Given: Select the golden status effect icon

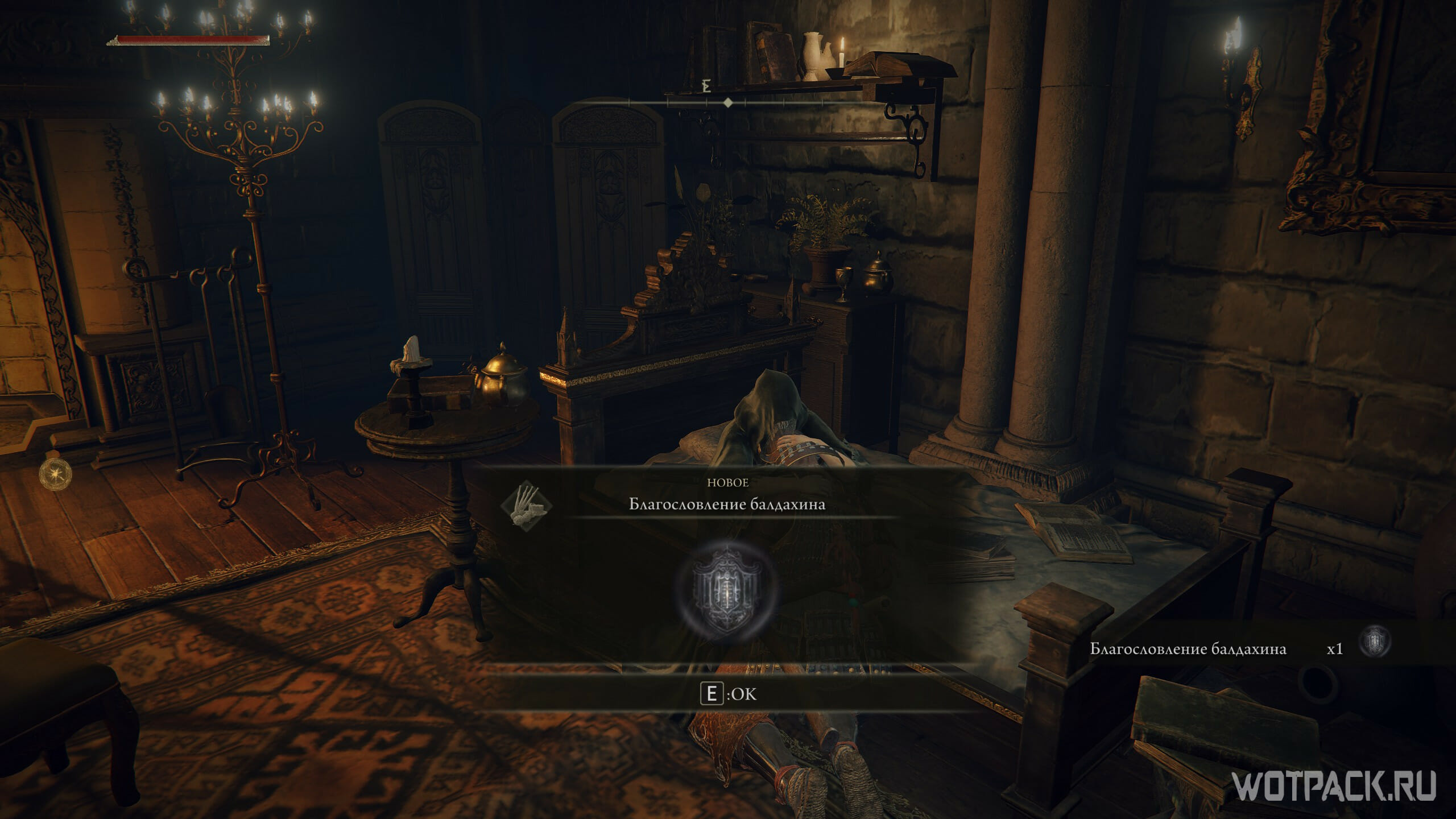Looking at the screenshot, I should pos(56,473).
